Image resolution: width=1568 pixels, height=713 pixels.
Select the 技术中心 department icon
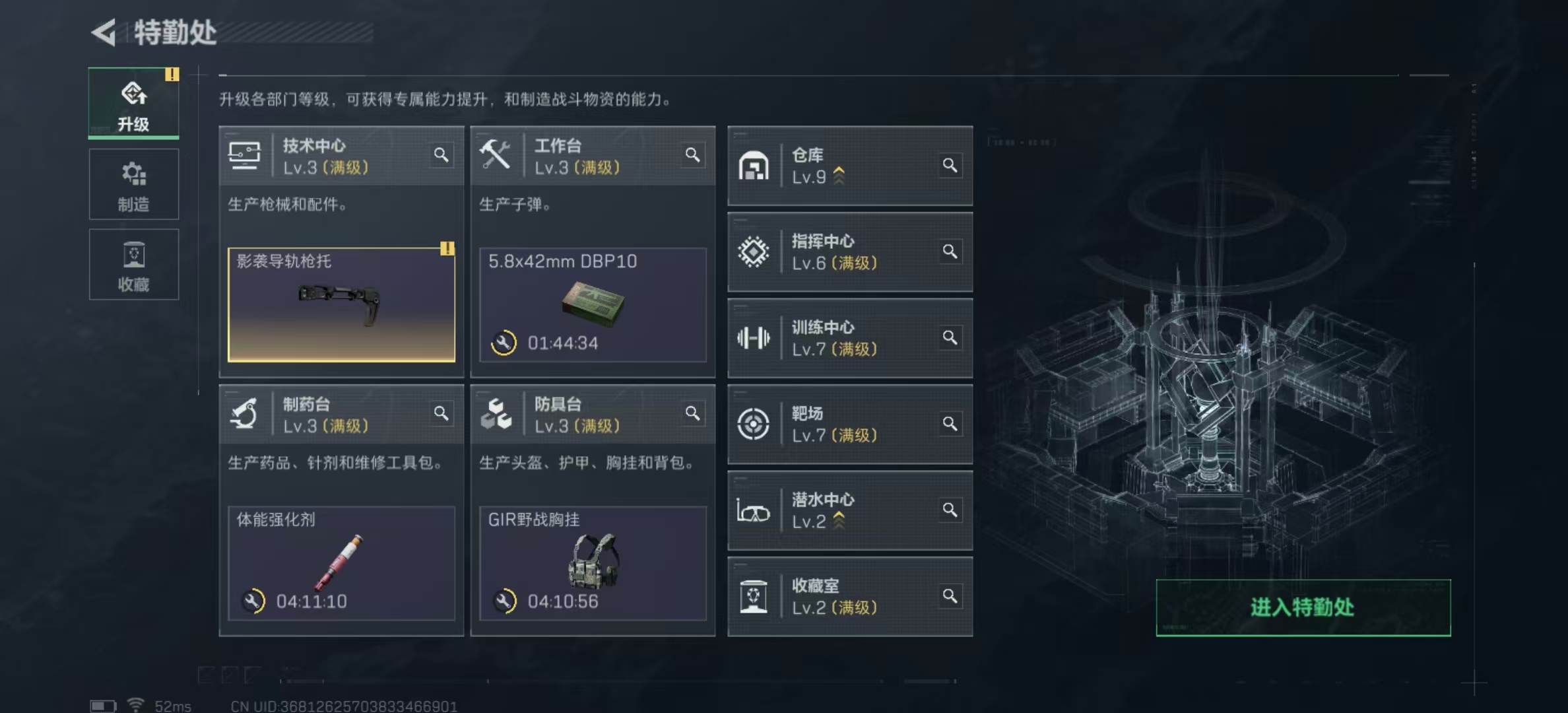245,156
